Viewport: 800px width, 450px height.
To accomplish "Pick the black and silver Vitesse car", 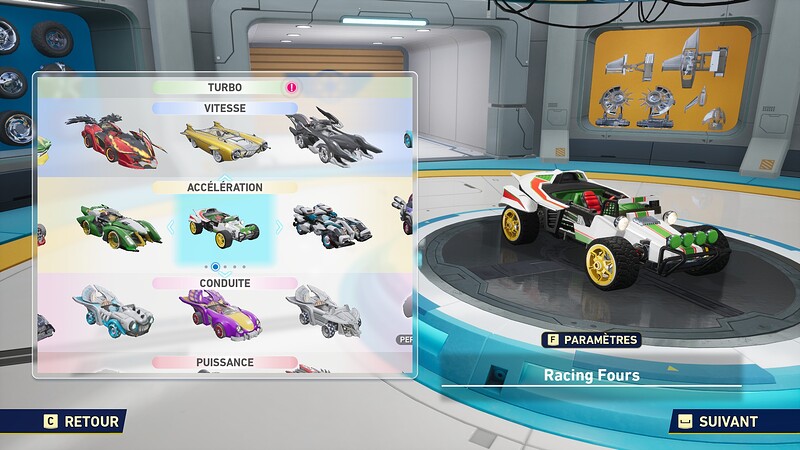I will coord(335,139).
